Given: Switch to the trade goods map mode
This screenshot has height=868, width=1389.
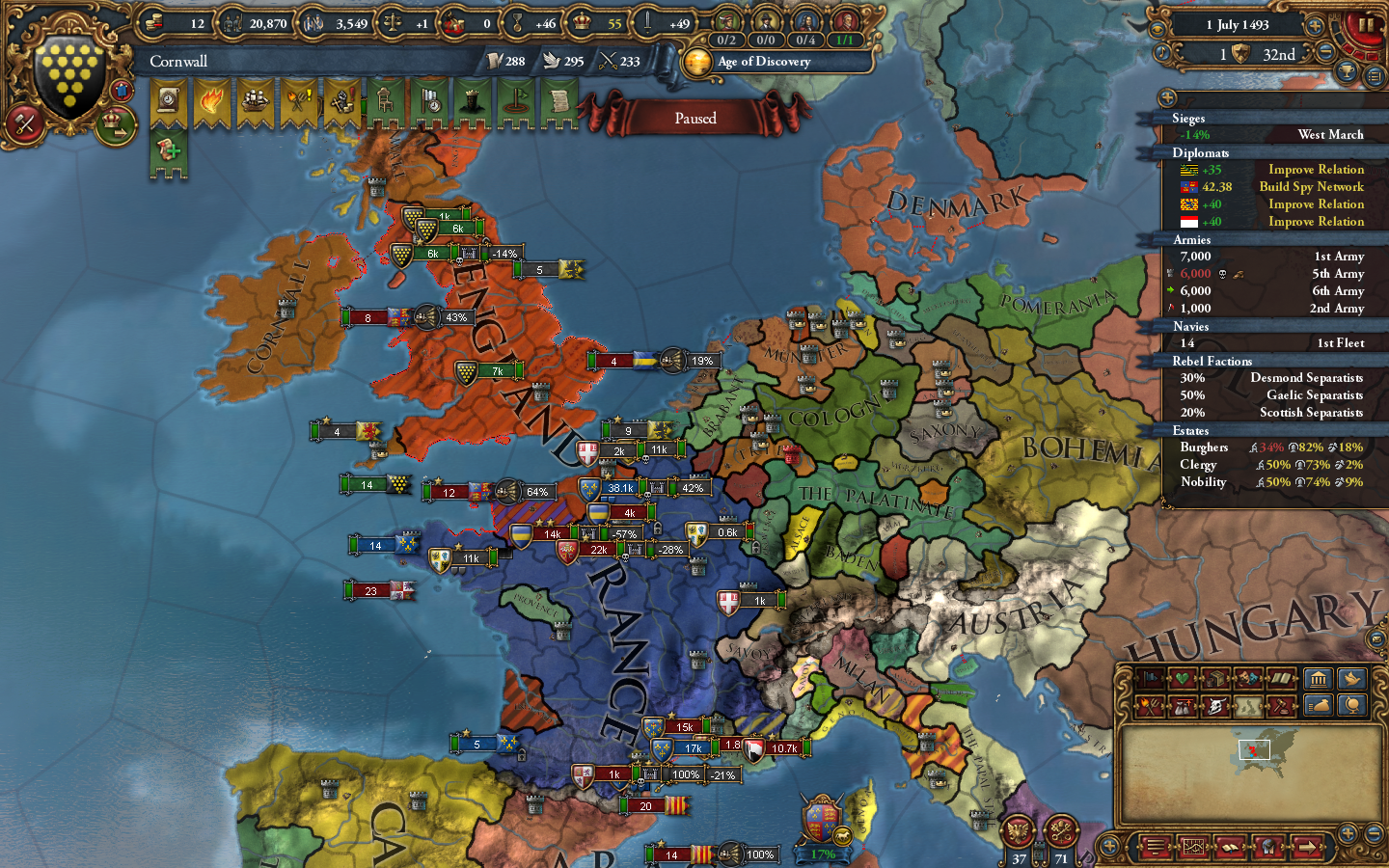Looking at the screenshot, I should point(1215,680).
